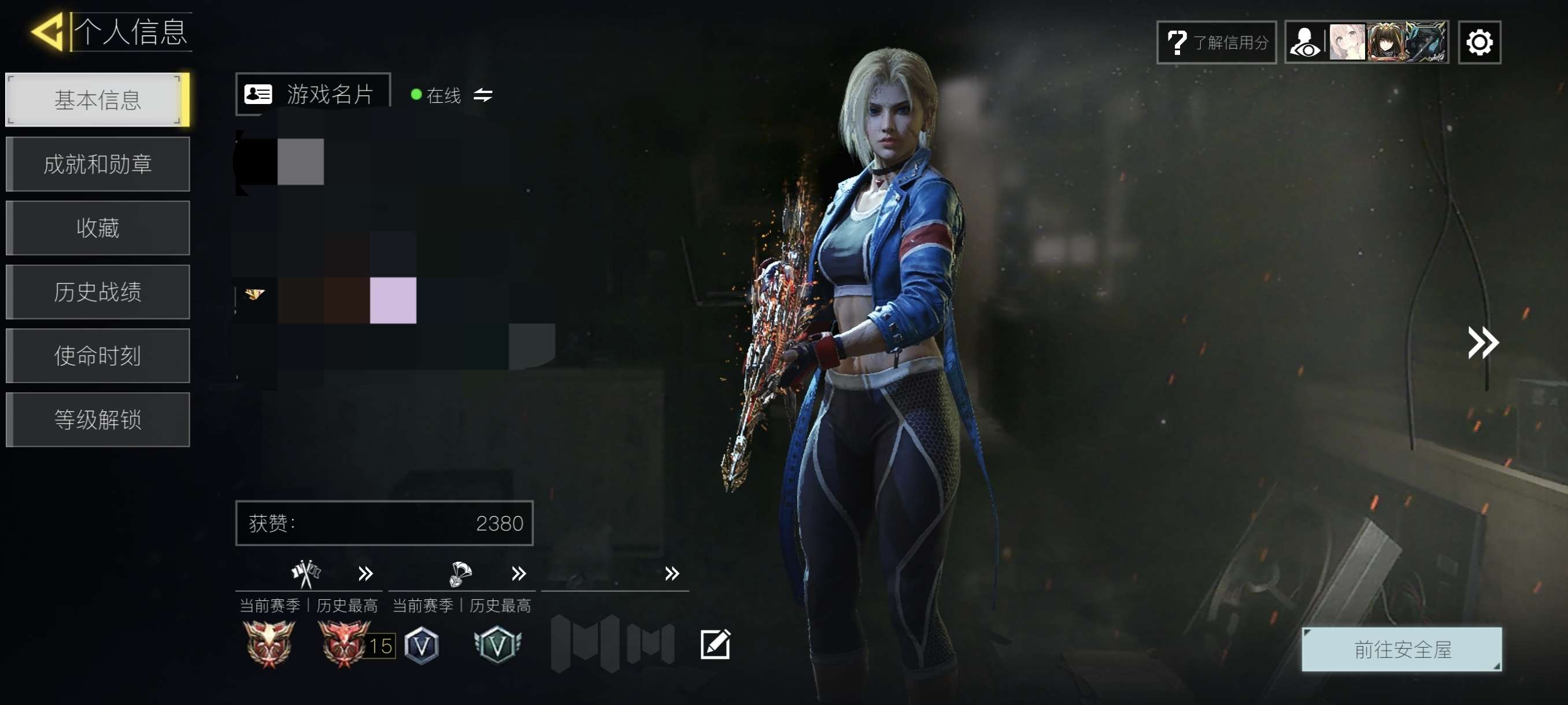Screen dimensions: 1568x705
Task: Open the 使命时刻 tab
Action: click(x=97, y=356)
